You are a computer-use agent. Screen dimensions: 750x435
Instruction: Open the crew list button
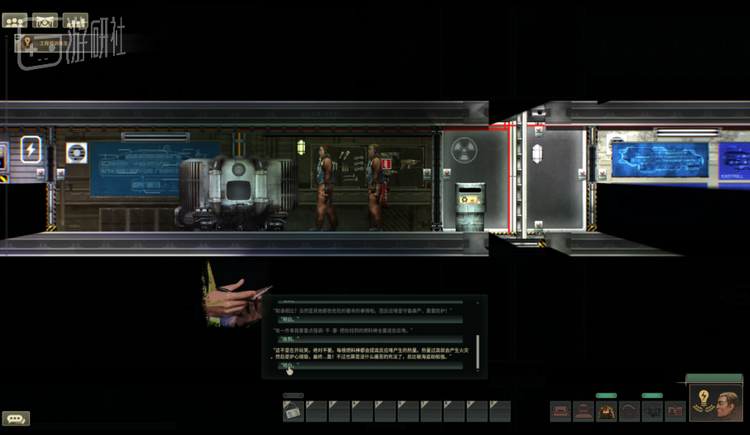tap(15, 20)
